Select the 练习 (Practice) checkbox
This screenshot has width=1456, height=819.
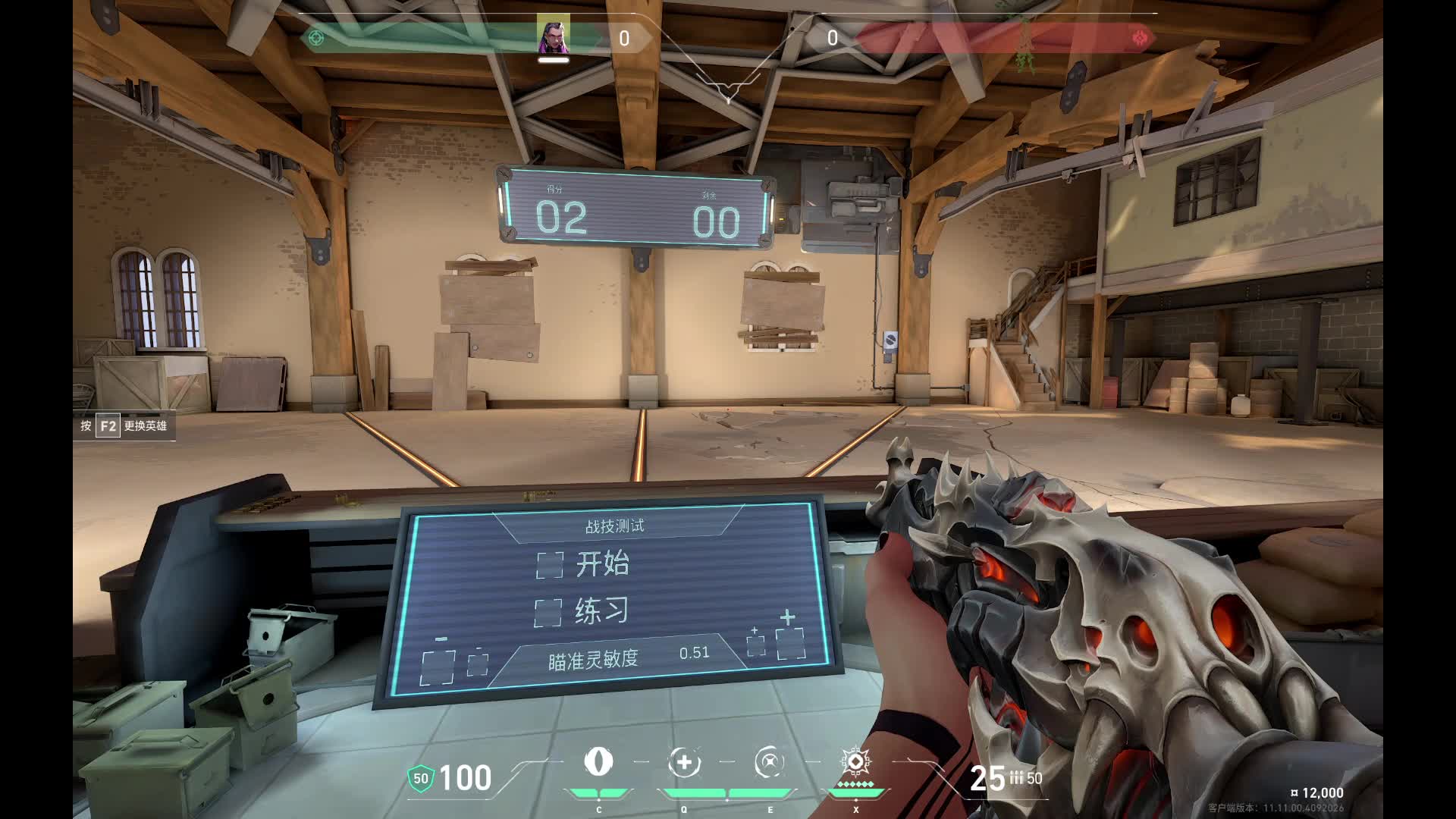(548, 613)
